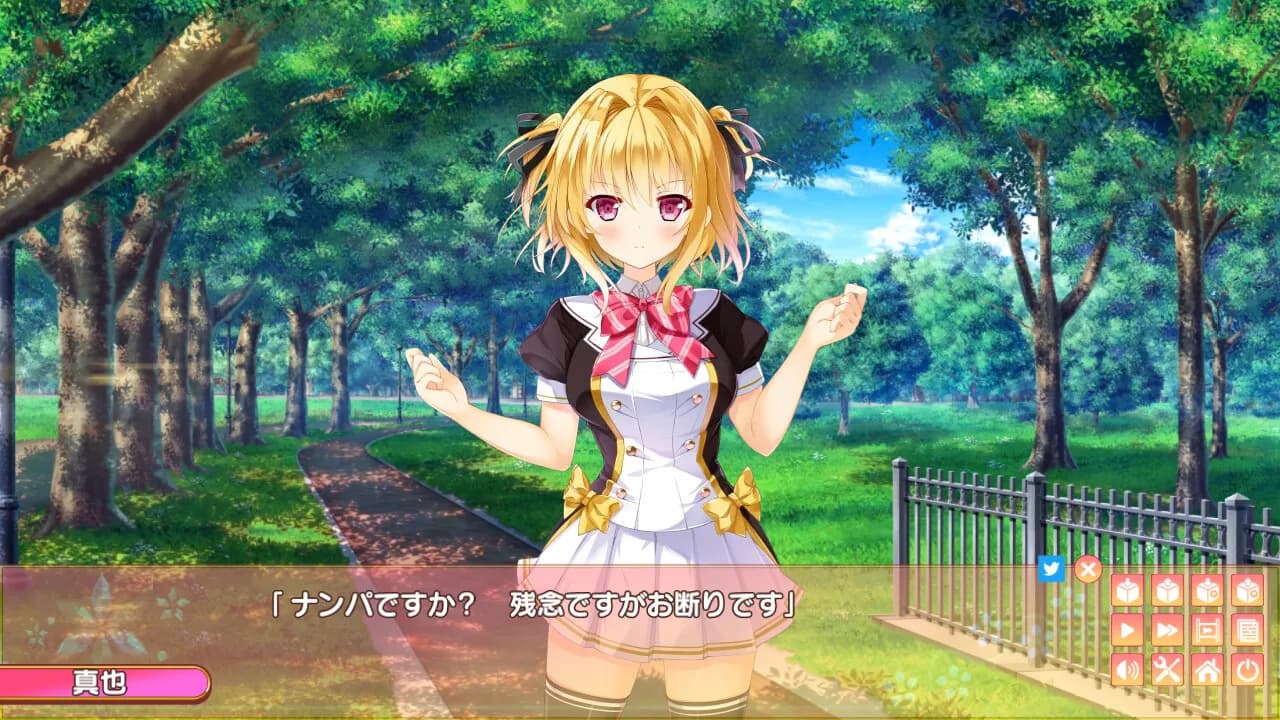This screenshot has width=1280, height=720.
Task: Open the scene replay film icon
Action: point(1207,627)
